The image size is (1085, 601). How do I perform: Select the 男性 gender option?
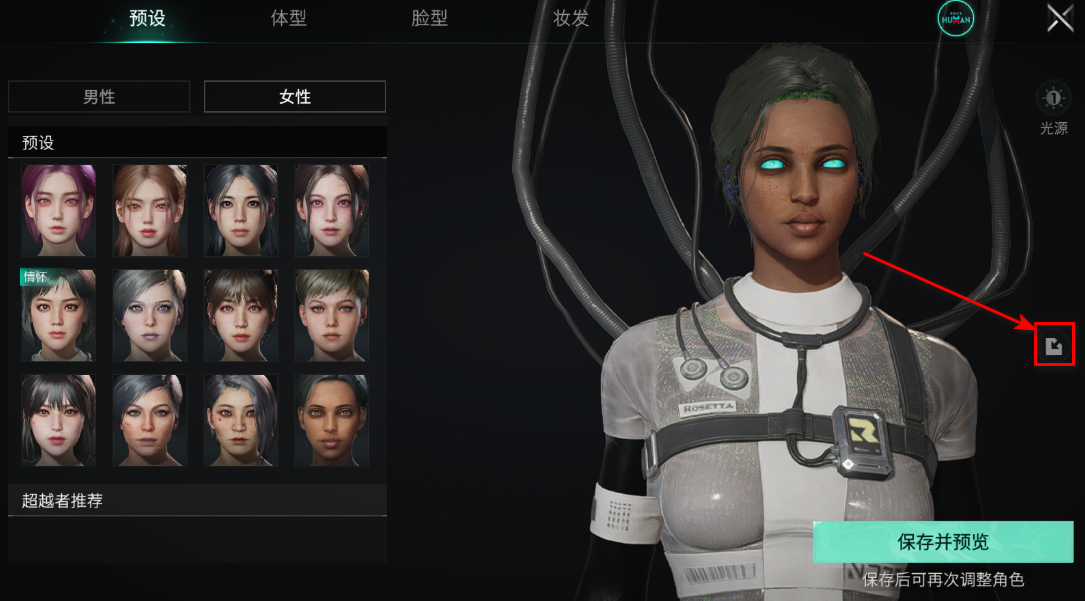[x=99, y=97]
